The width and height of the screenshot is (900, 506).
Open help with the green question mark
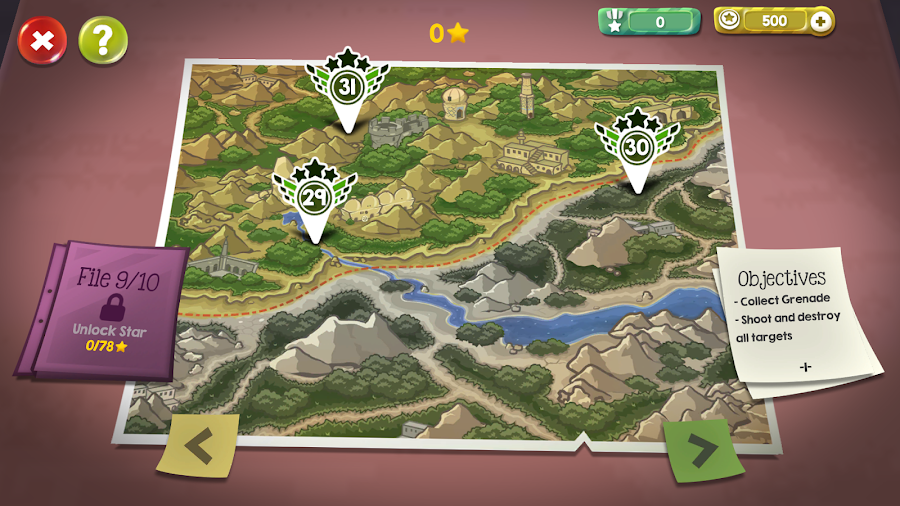103,41
